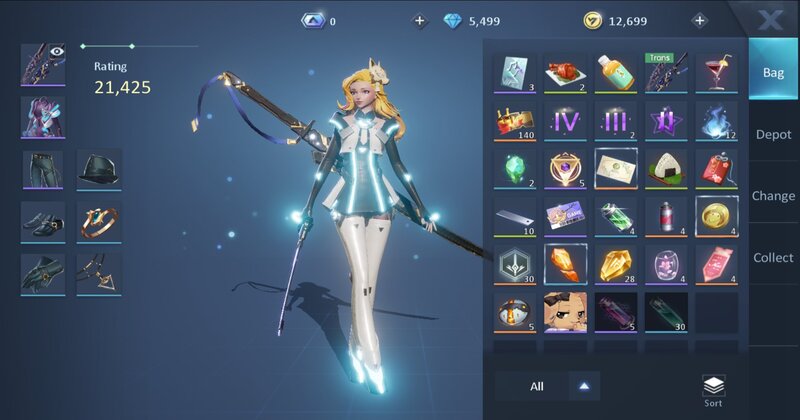Select the equipped fedora hat slot
This screenshot has height=420, width=800.
pyautogui.click(x=99, y=169)
